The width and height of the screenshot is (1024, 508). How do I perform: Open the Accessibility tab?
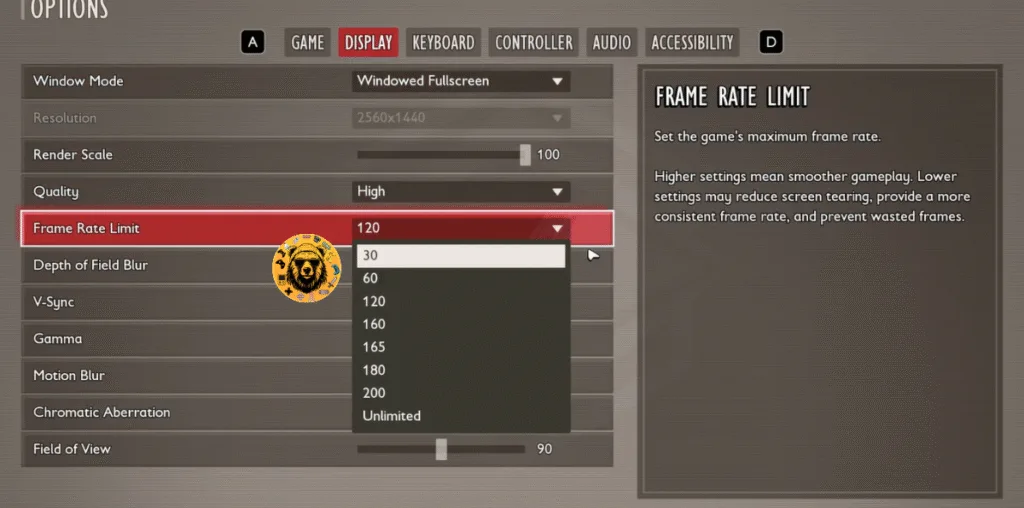click(x=692, y=42)
